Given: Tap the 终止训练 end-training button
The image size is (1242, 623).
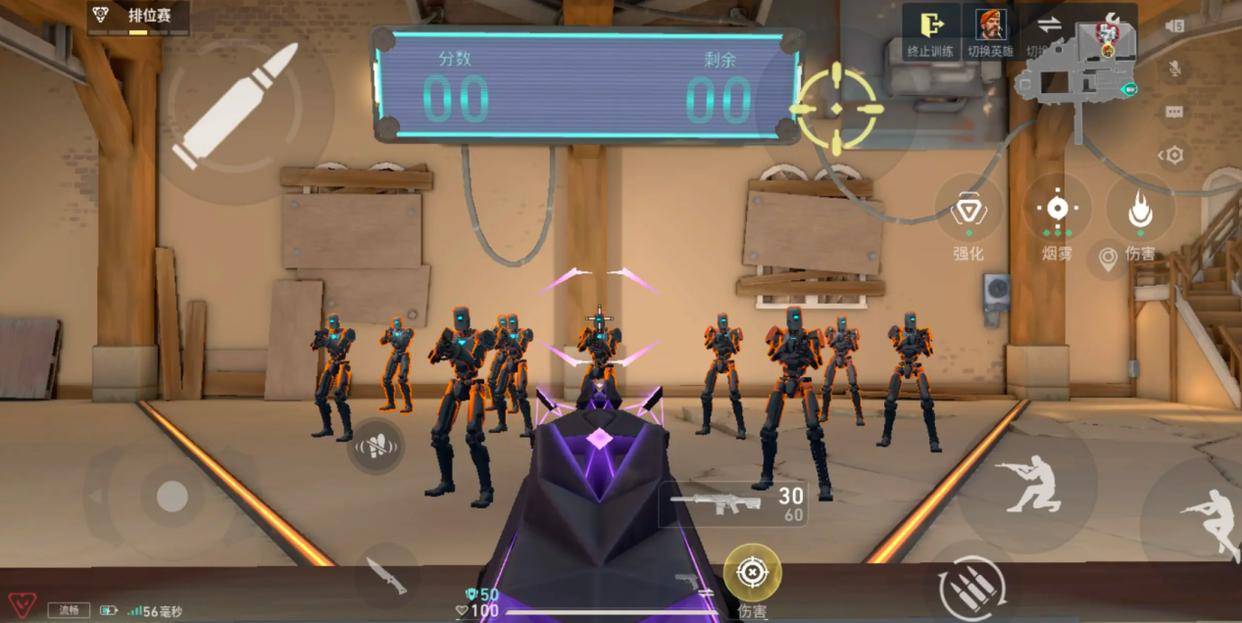Looking at the screenshot, I should click(931, 31).
